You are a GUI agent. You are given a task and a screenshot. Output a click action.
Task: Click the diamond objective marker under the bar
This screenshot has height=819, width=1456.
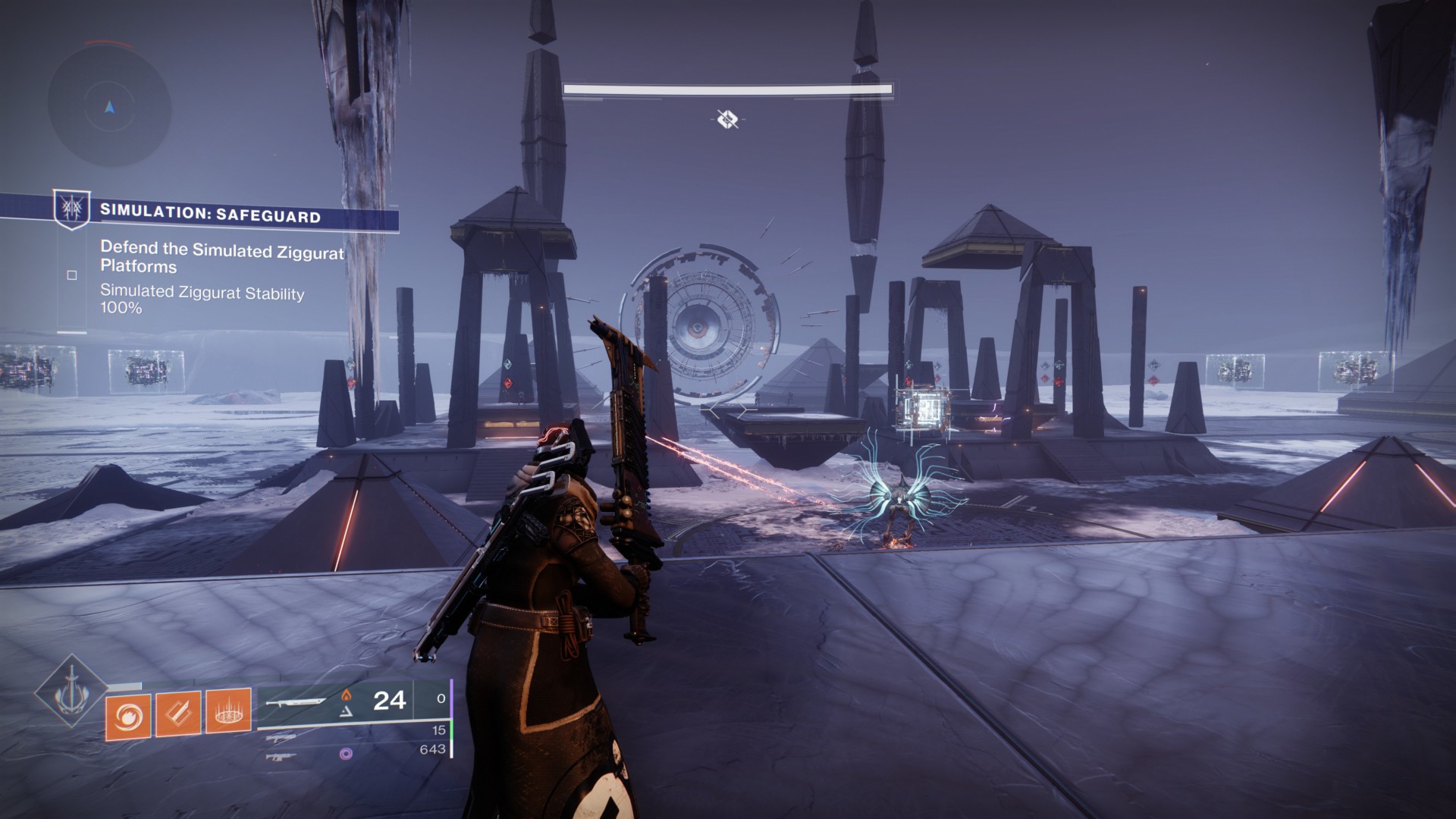(x=727, y=118)
